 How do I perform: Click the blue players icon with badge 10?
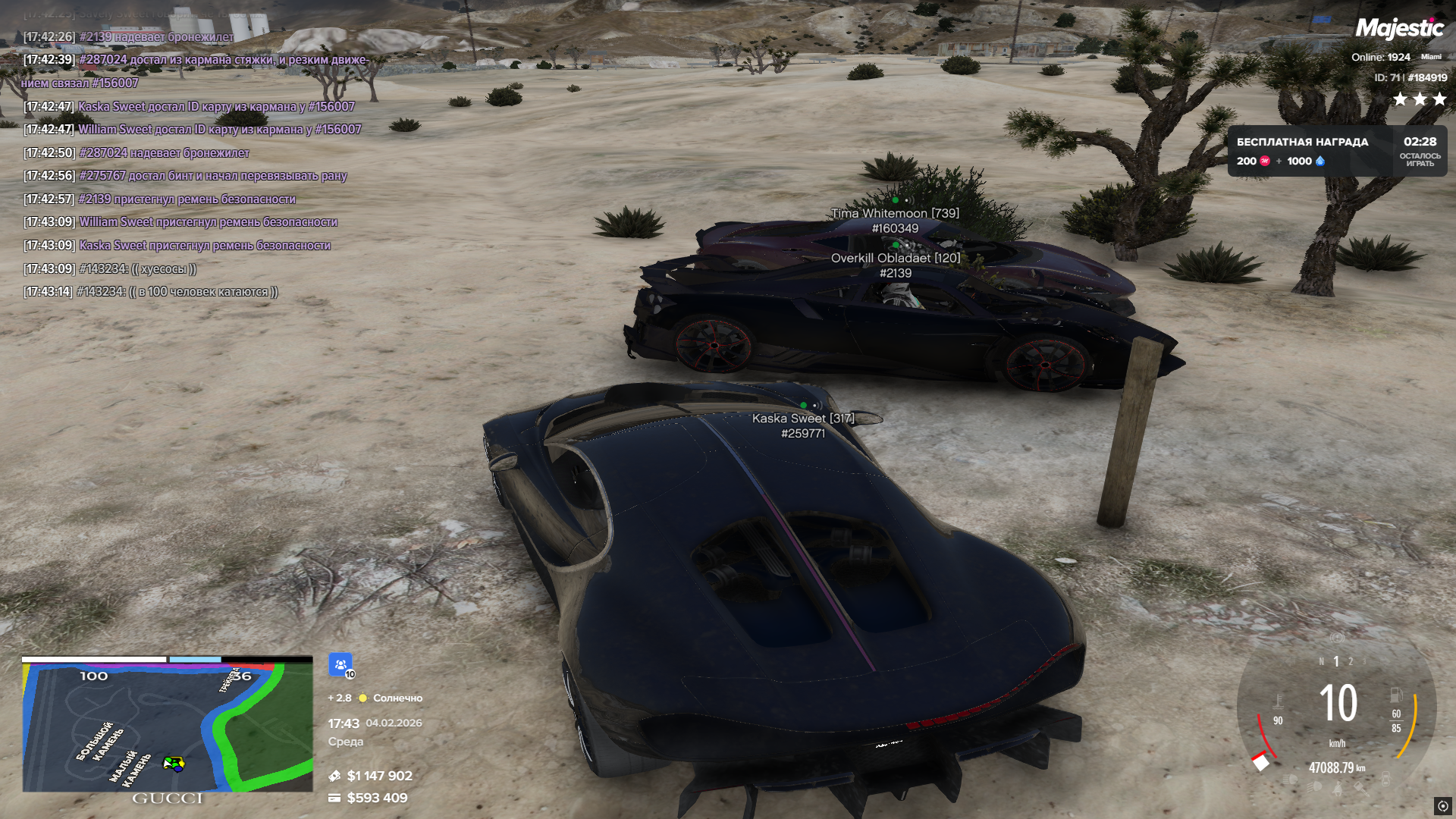click(x=340, y=665)
